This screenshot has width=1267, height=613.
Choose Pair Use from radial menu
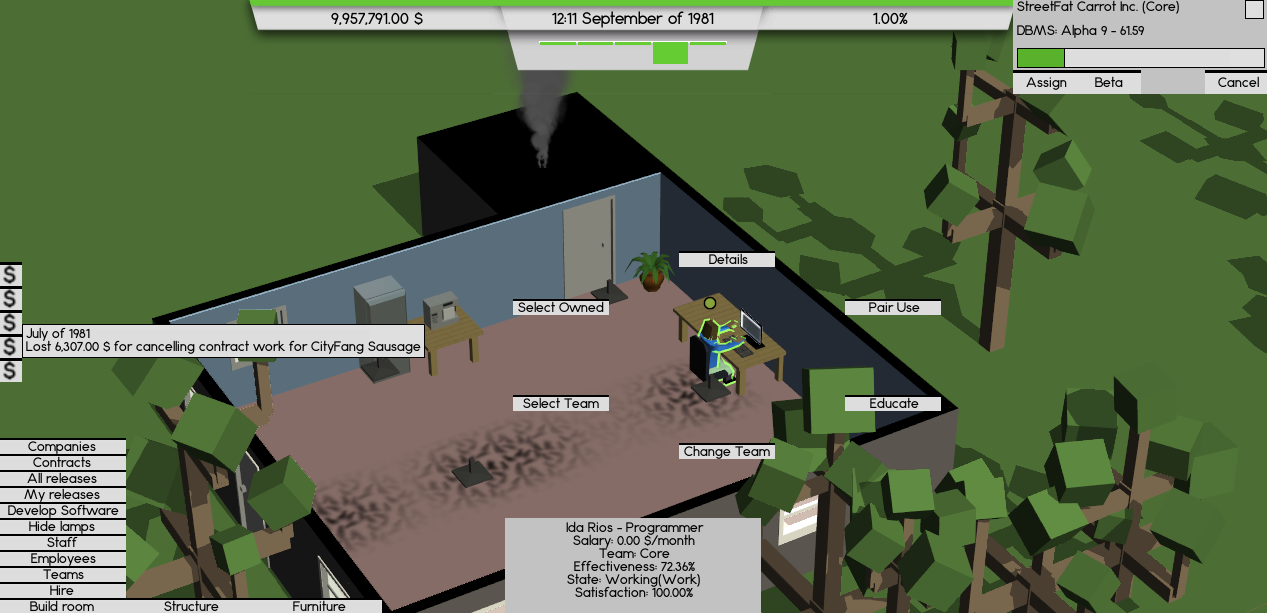coord(893,308)
